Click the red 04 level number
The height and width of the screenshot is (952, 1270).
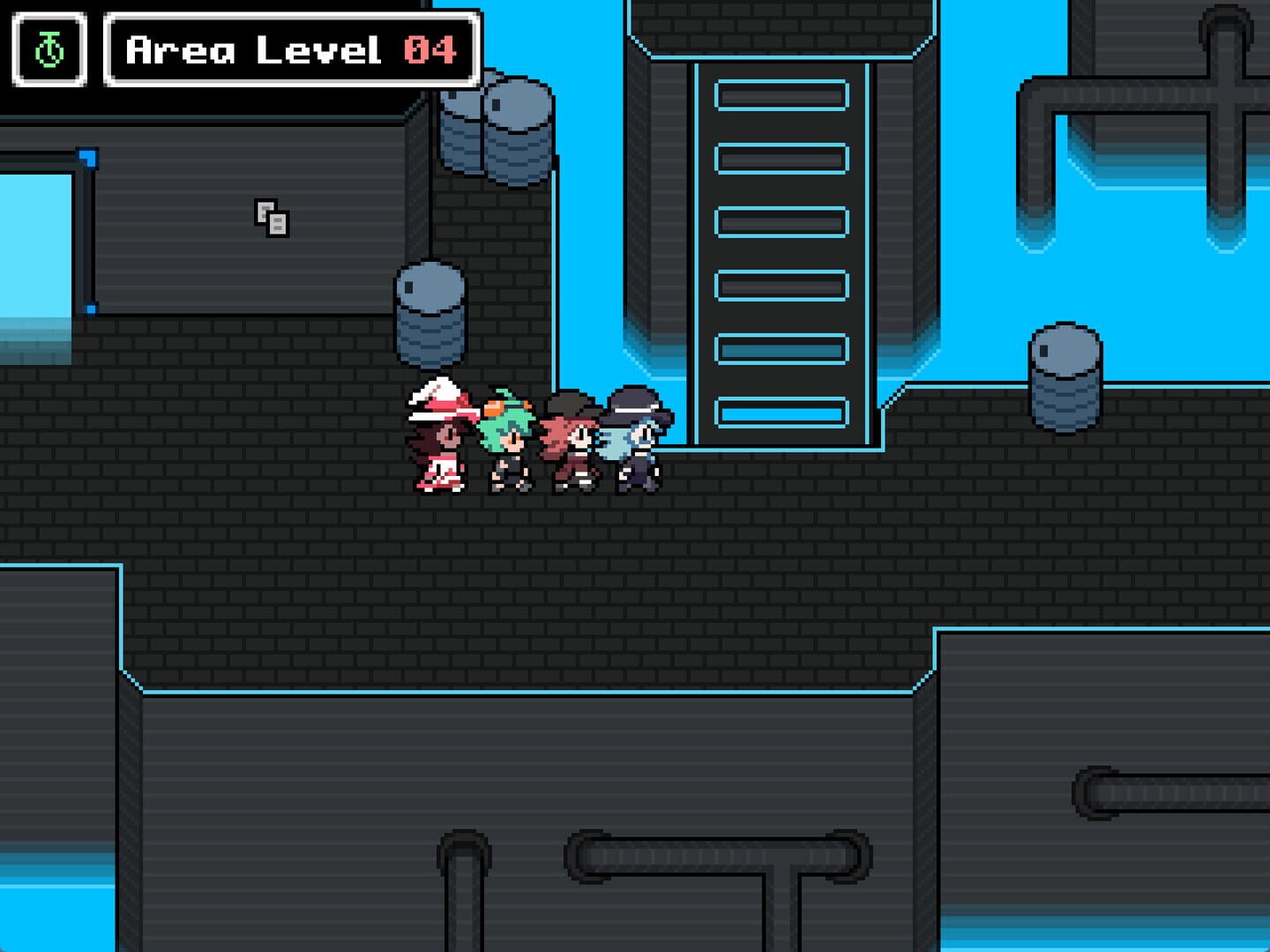tap(431, 50)
